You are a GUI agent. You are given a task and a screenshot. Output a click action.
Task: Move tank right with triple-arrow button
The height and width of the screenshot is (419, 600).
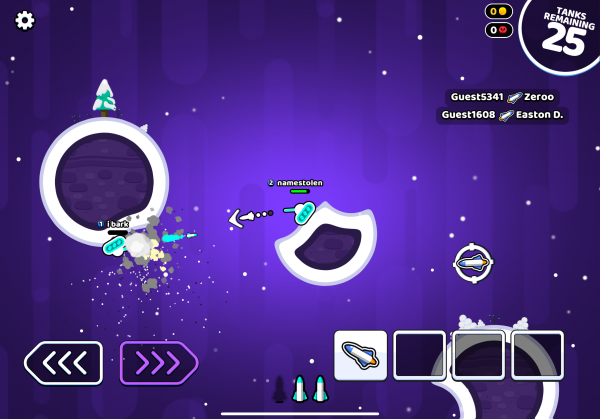pos(159,362)
